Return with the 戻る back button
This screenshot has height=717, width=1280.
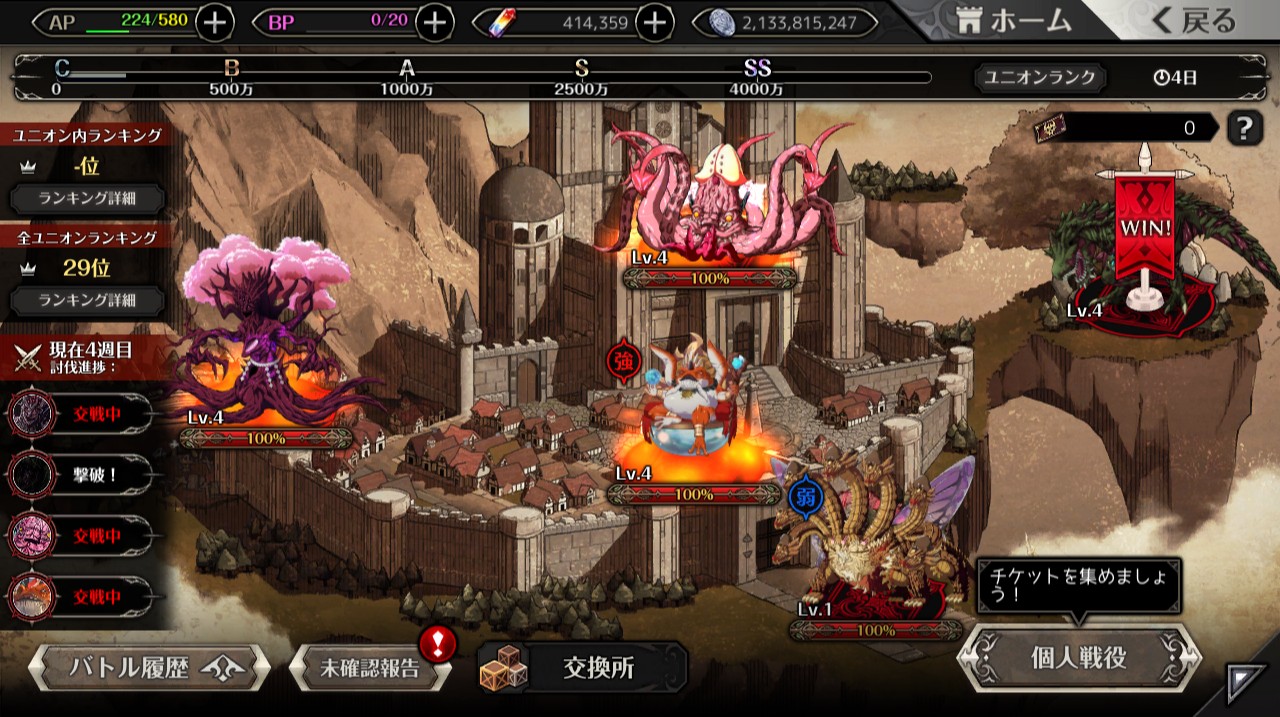click(x=1194, y=21)
